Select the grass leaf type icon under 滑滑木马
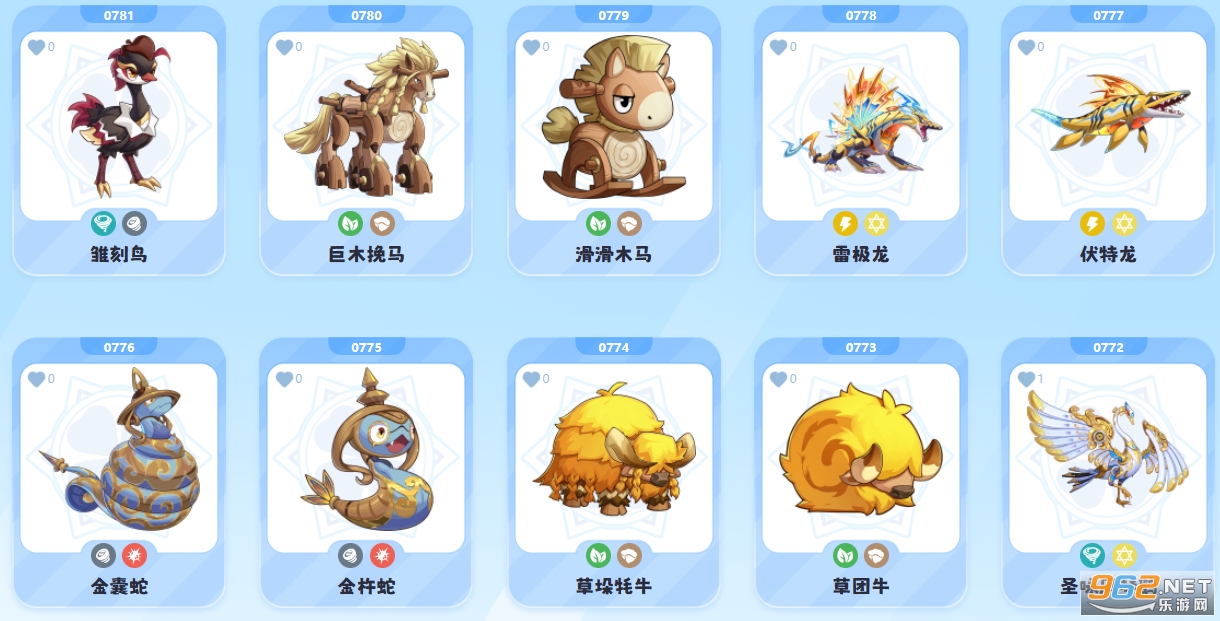Viewport: 1220px width, 621px height. (598, 223)
